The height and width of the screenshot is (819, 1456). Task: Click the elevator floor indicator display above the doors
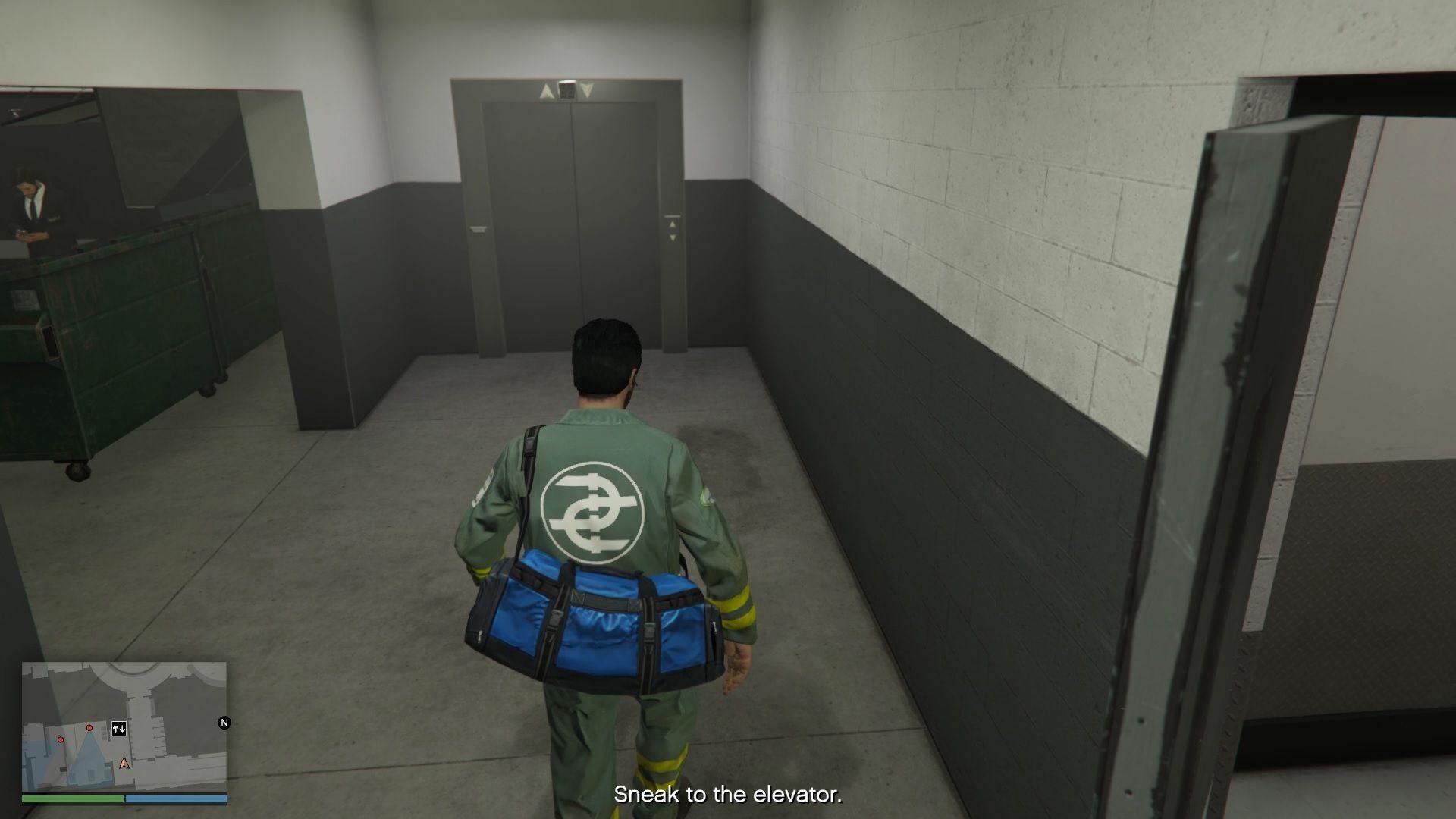[567, 89]
